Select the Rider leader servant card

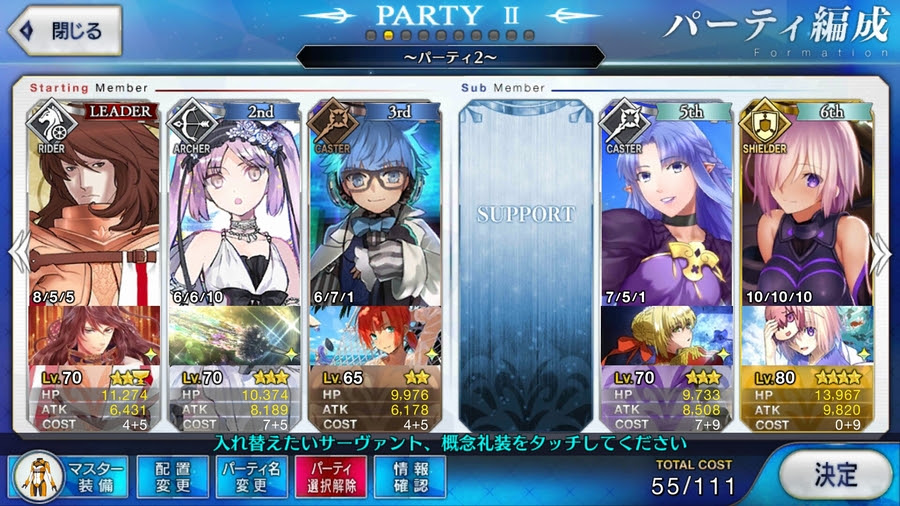click(x=93, y=200)
